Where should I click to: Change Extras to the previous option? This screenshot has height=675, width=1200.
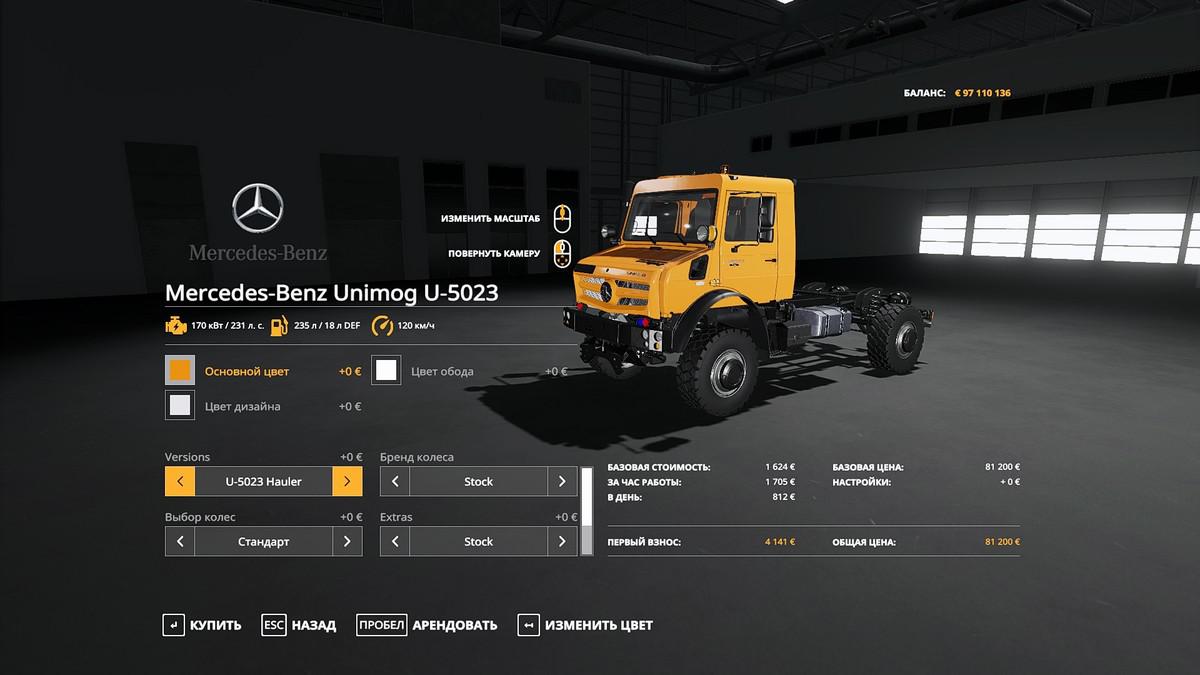[395, 541]
